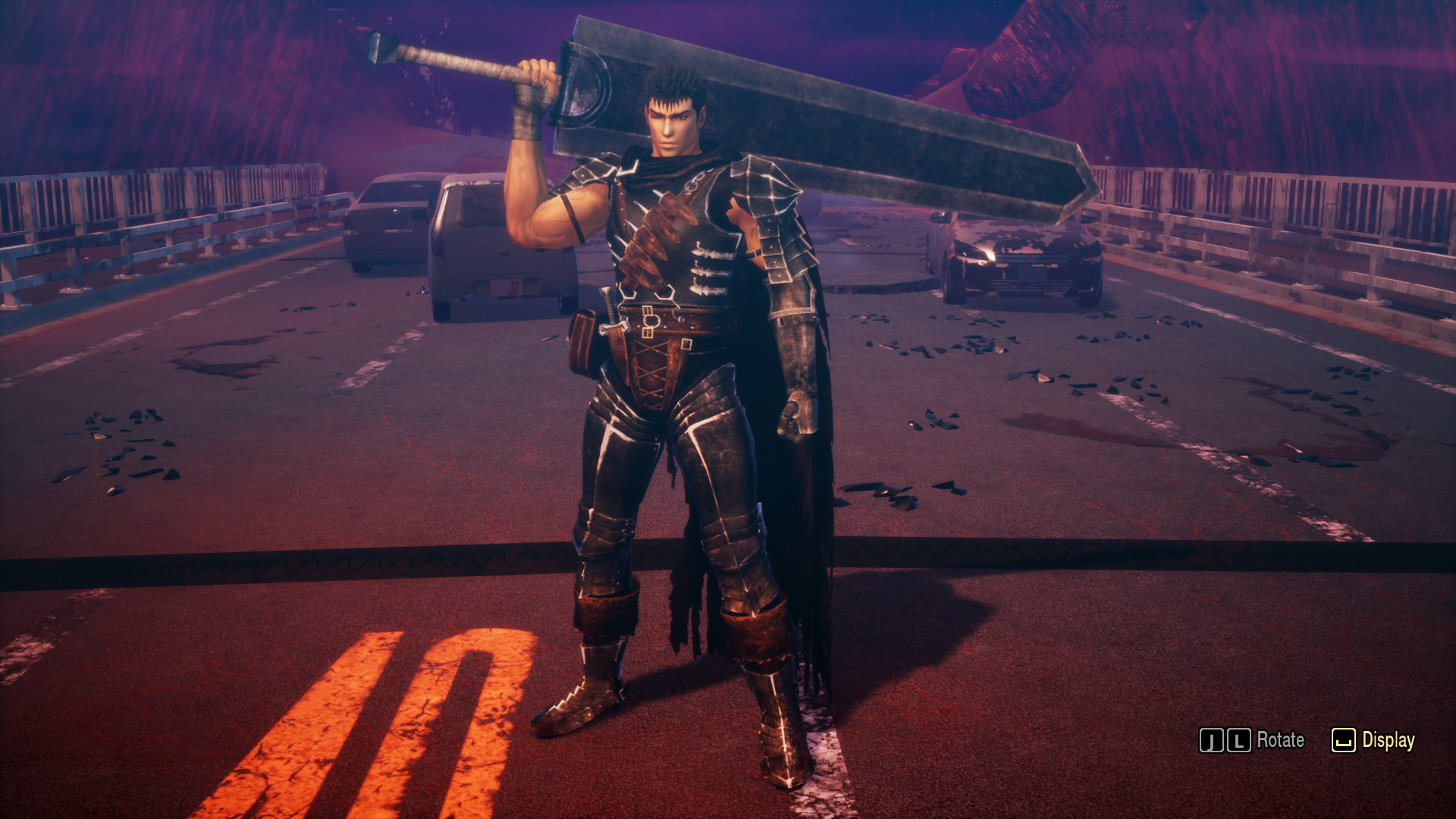Click the Display key icon next to its label
Screen dimensions: 1456x819
point(1344,739)
